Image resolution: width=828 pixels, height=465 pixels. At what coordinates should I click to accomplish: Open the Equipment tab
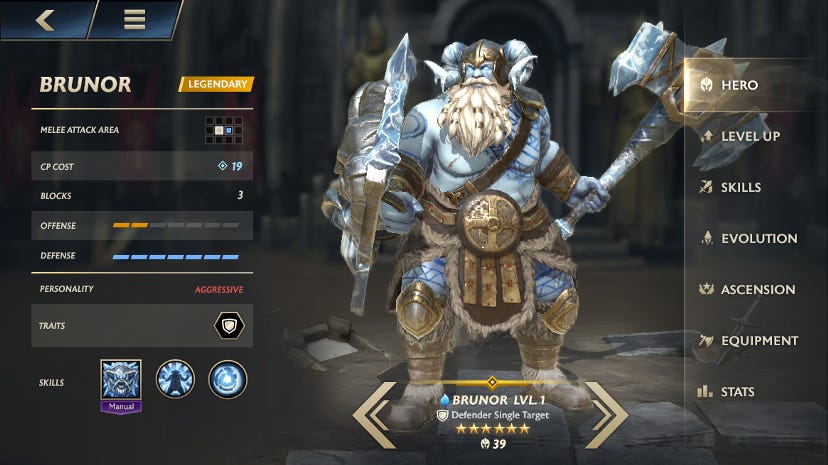click(x=756, y=340)
